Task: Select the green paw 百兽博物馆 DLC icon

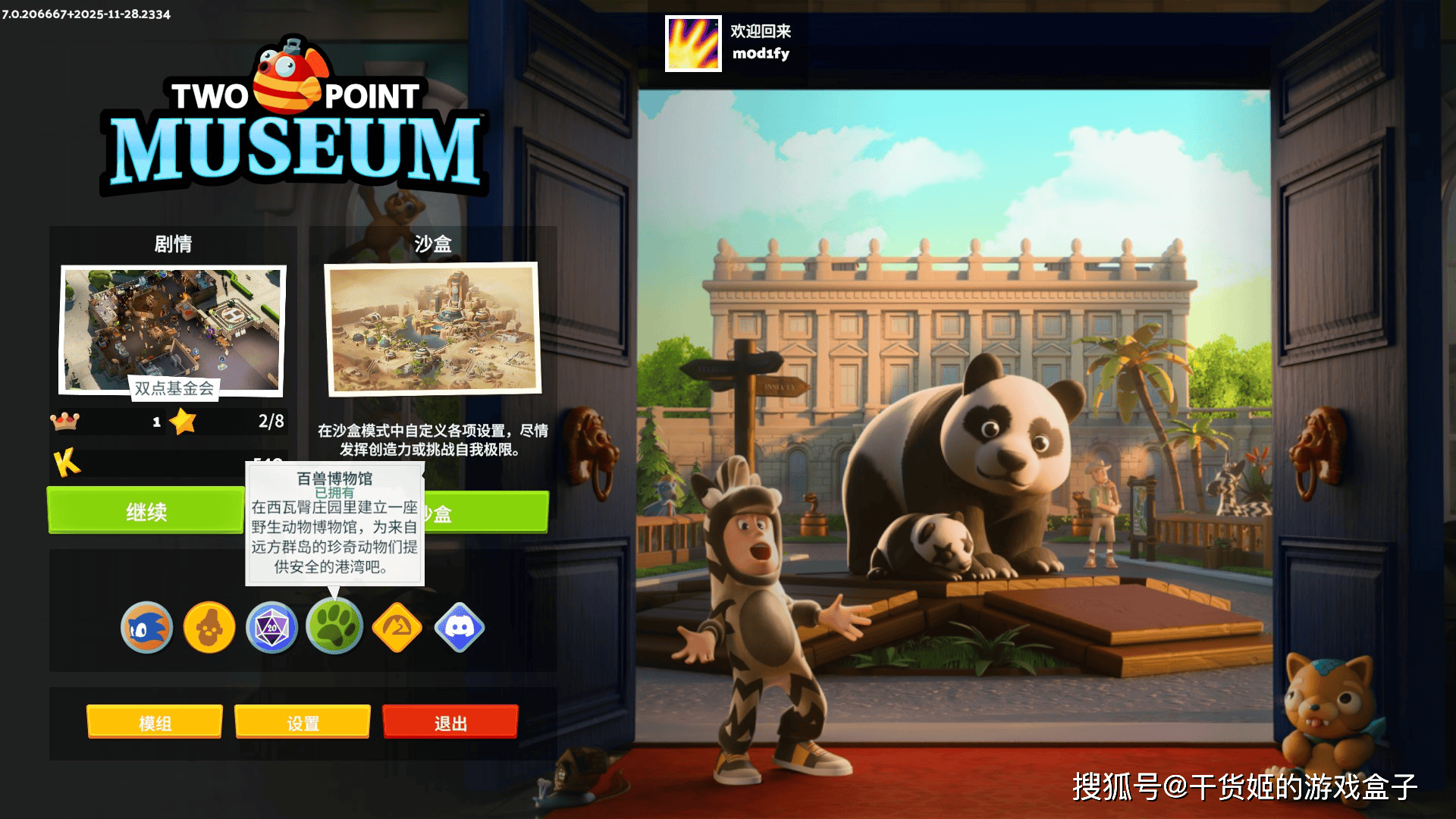Action: tap(335, 627)
